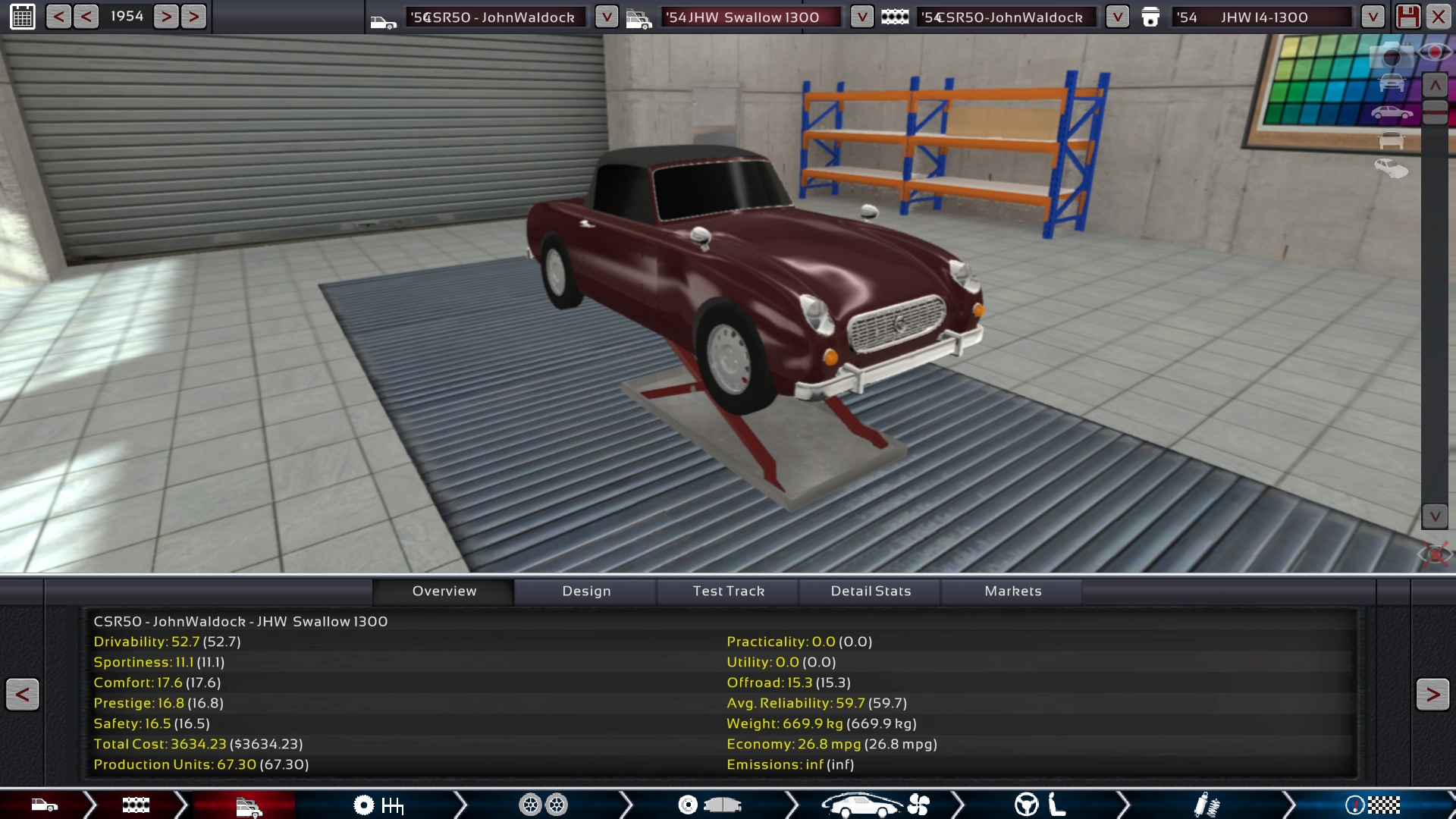Expand the JHW Swallow 1300 trim dropdown
This screenshot has height=819, width=1456.
tap(861, 17)
